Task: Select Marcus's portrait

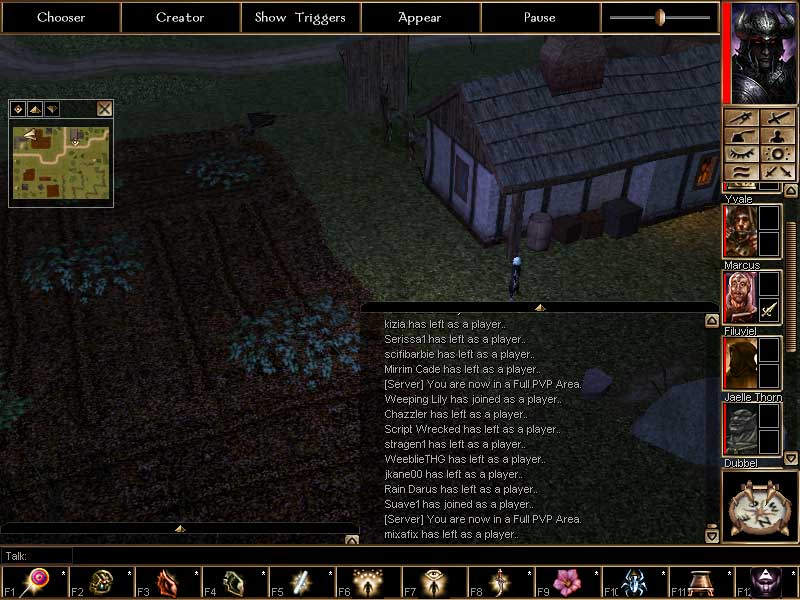Action: click(x=739, y=297)
